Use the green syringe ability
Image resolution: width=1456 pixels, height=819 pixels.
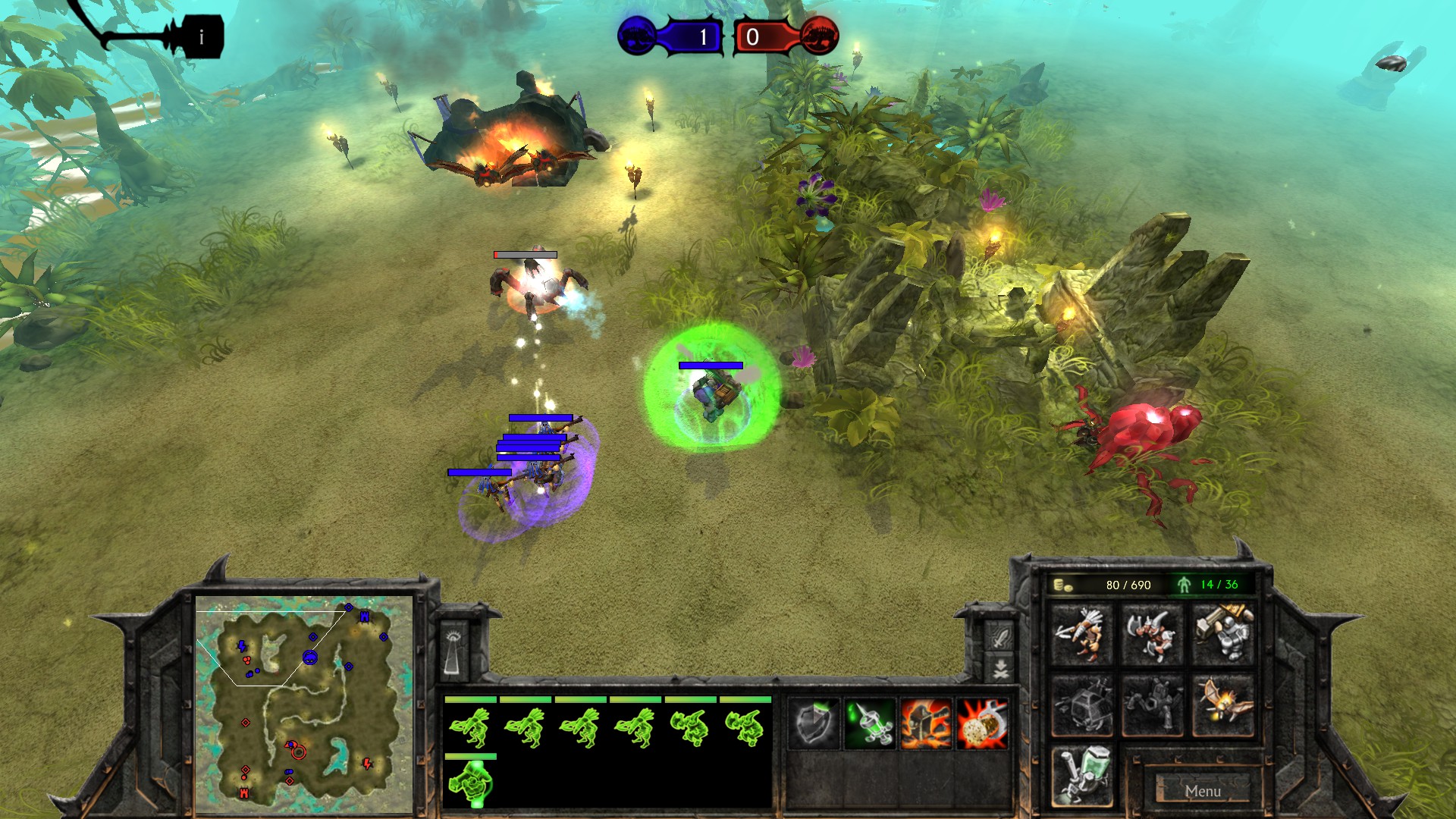point(871,724)
